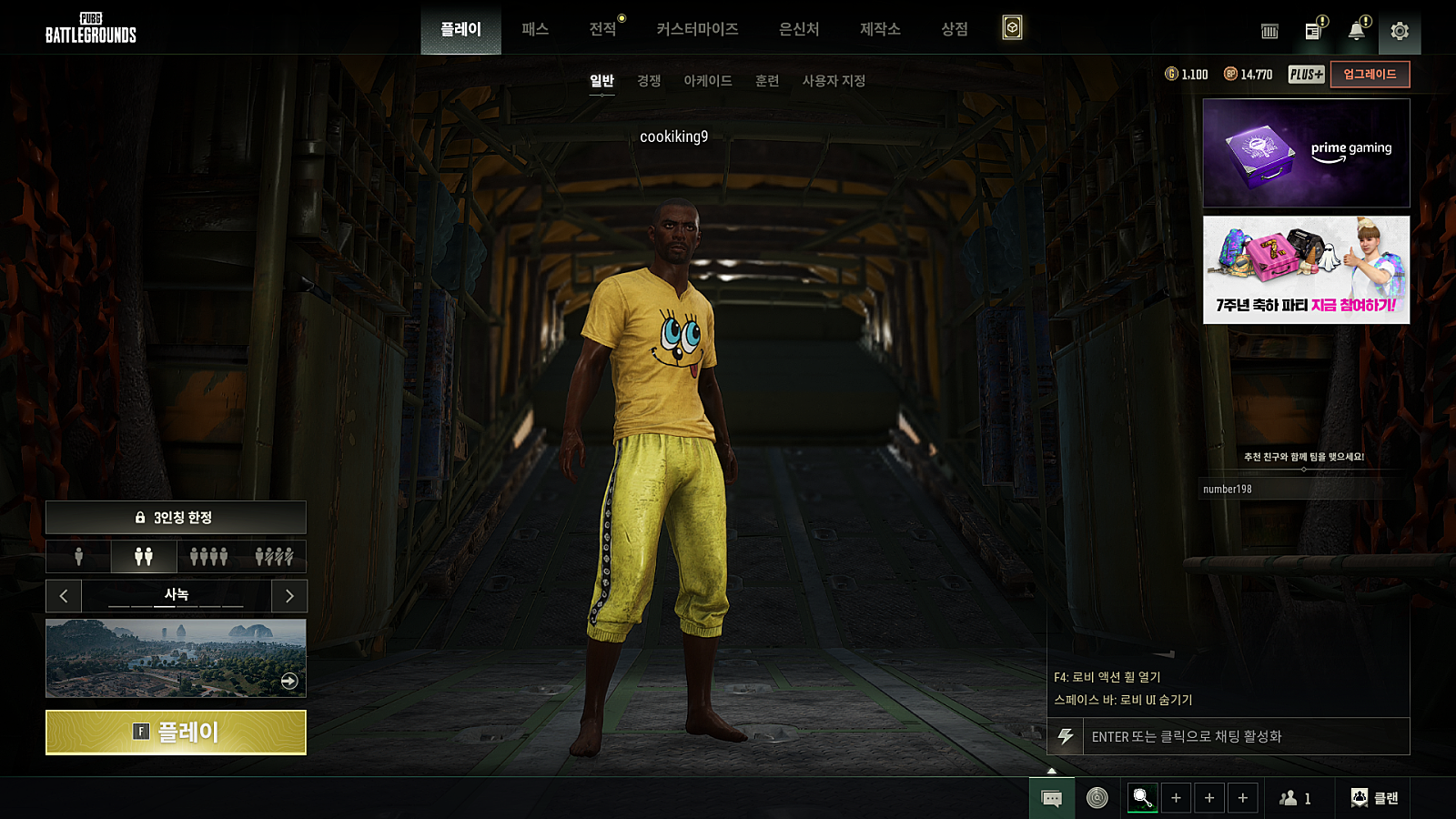The height and width of the screenshot is (819, 1456).
Task: Switch to 아케이드 mode
Action: [x=708, y=81]
